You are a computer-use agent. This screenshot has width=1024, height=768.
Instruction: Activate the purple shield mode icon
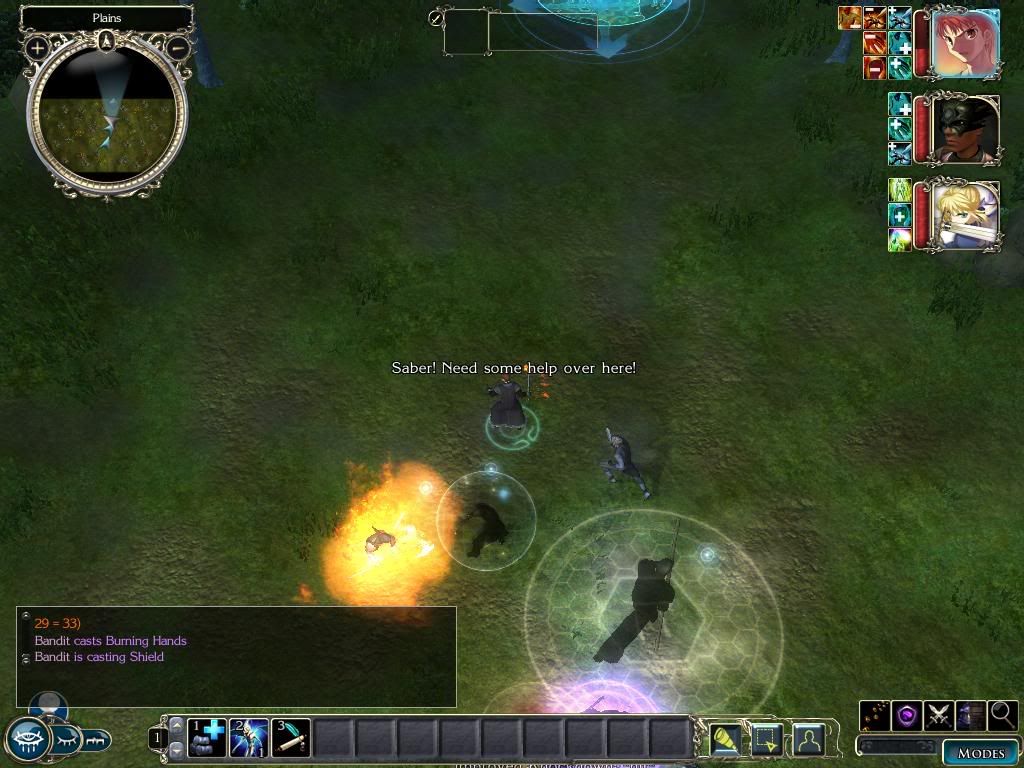(x=906, y=715)
